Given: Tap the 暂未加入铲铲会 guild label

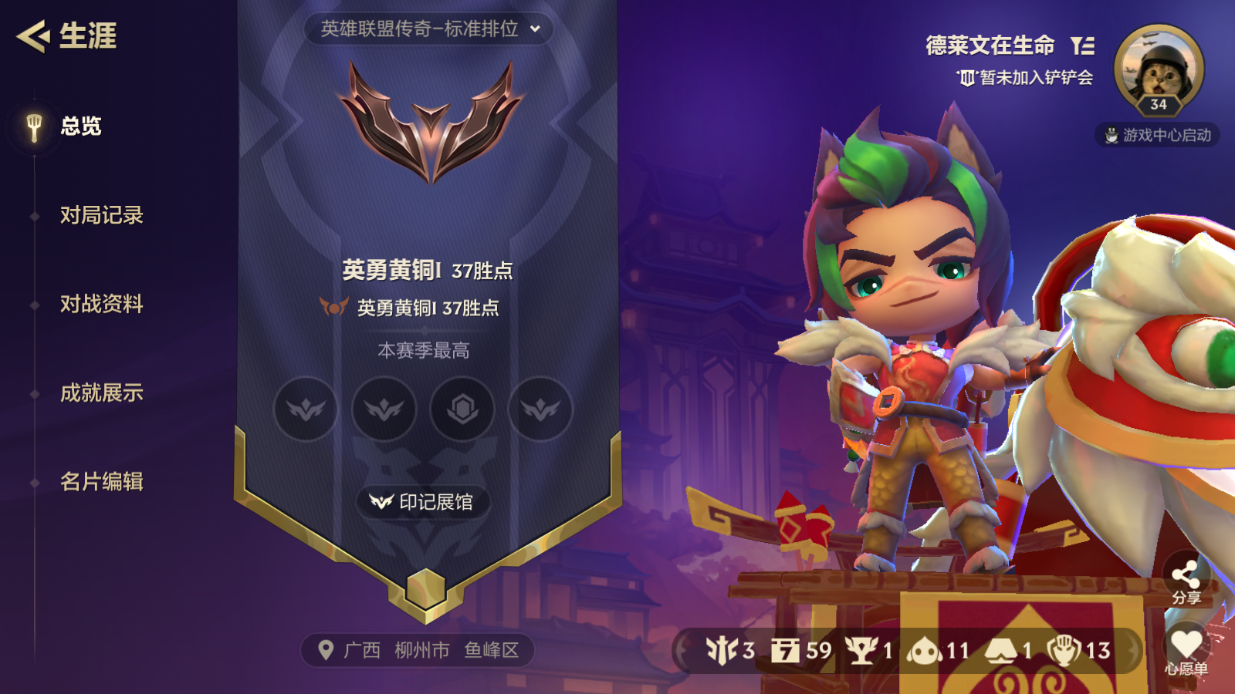Looking at the screenshot, I should click(x=1026, y=77).
